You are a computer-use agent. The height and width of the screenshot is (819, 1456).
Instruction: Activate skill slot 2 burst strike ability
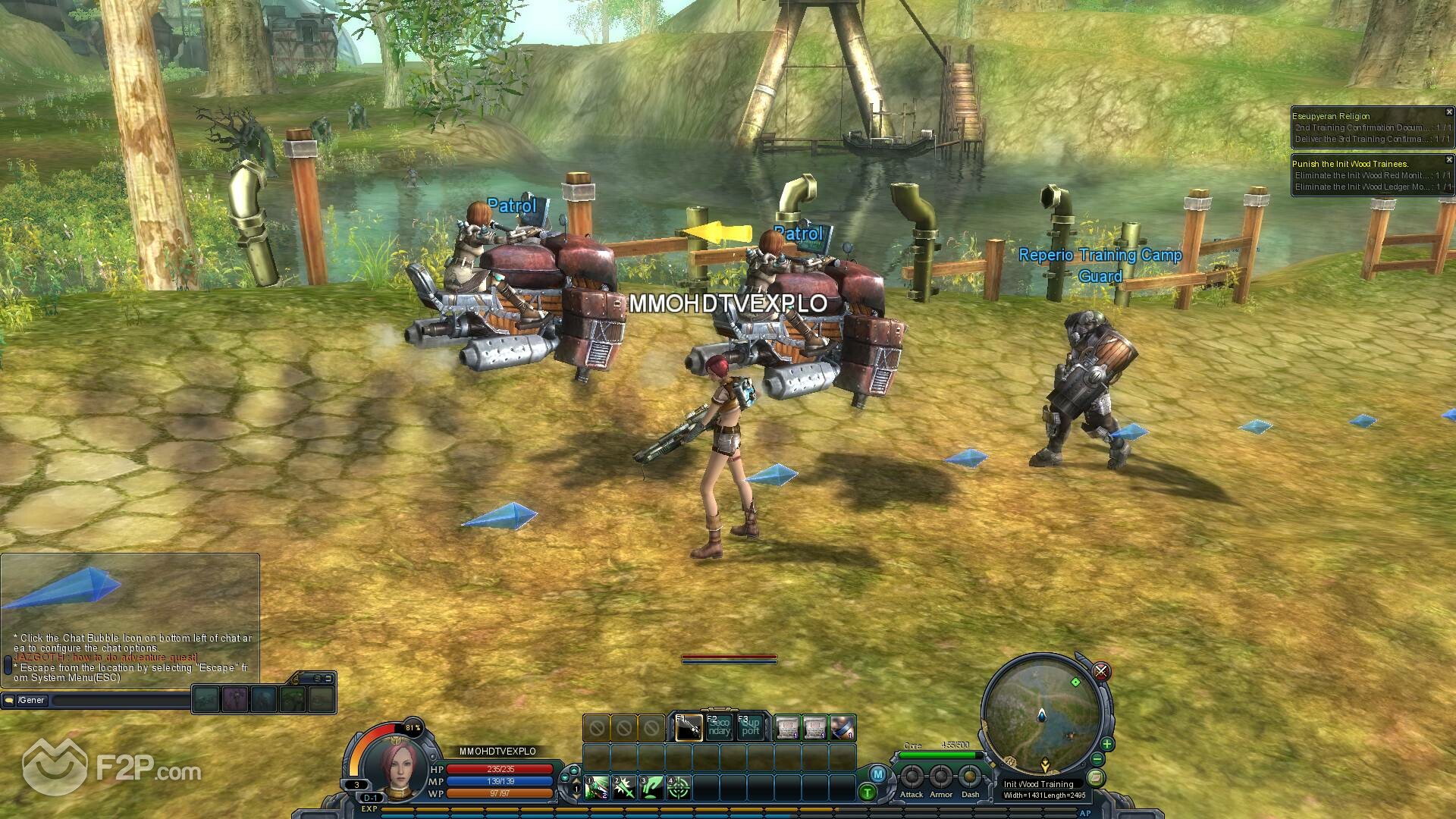pyautogui.click(x=624, y=789)
